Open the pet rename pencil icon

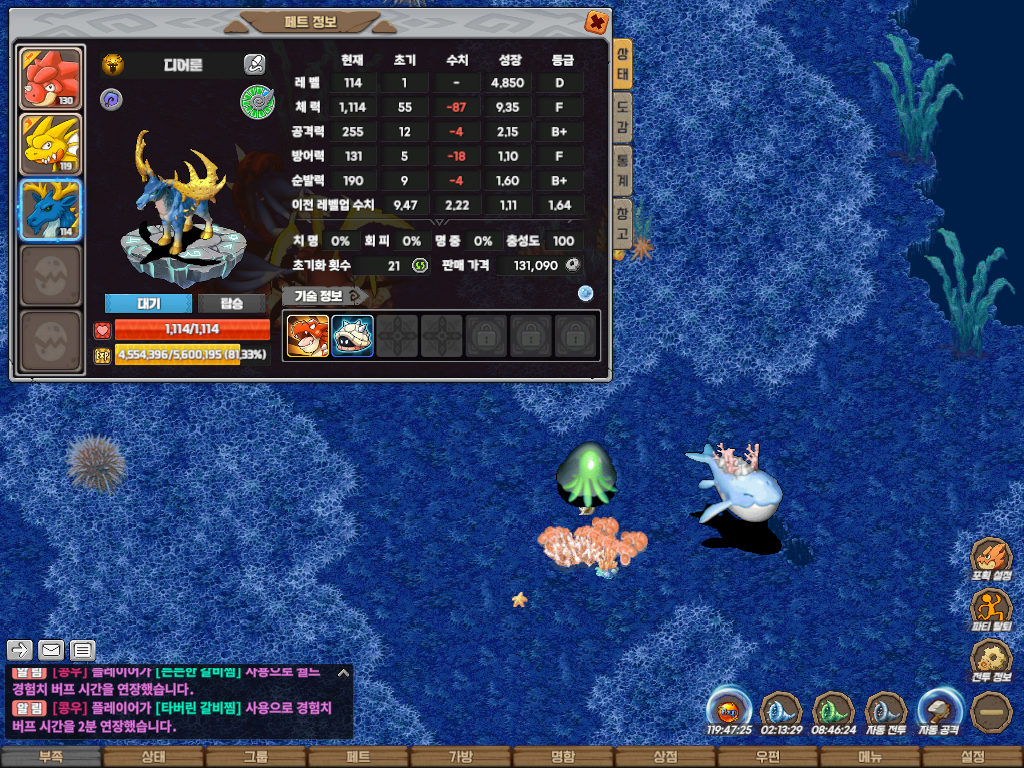[x=254, y=65]
